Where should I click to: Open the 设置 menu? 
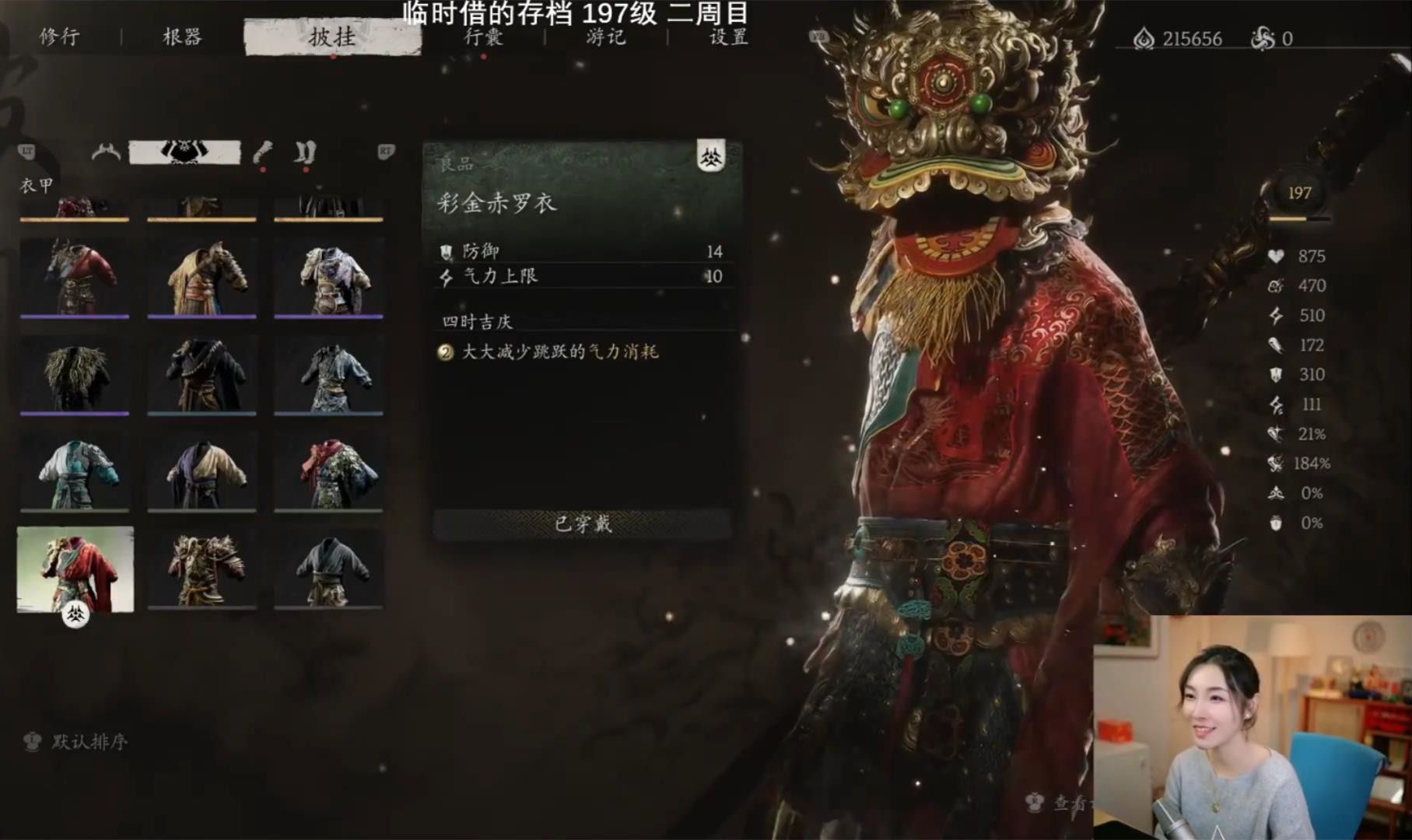pyautogui.click(x=729, y=37)
